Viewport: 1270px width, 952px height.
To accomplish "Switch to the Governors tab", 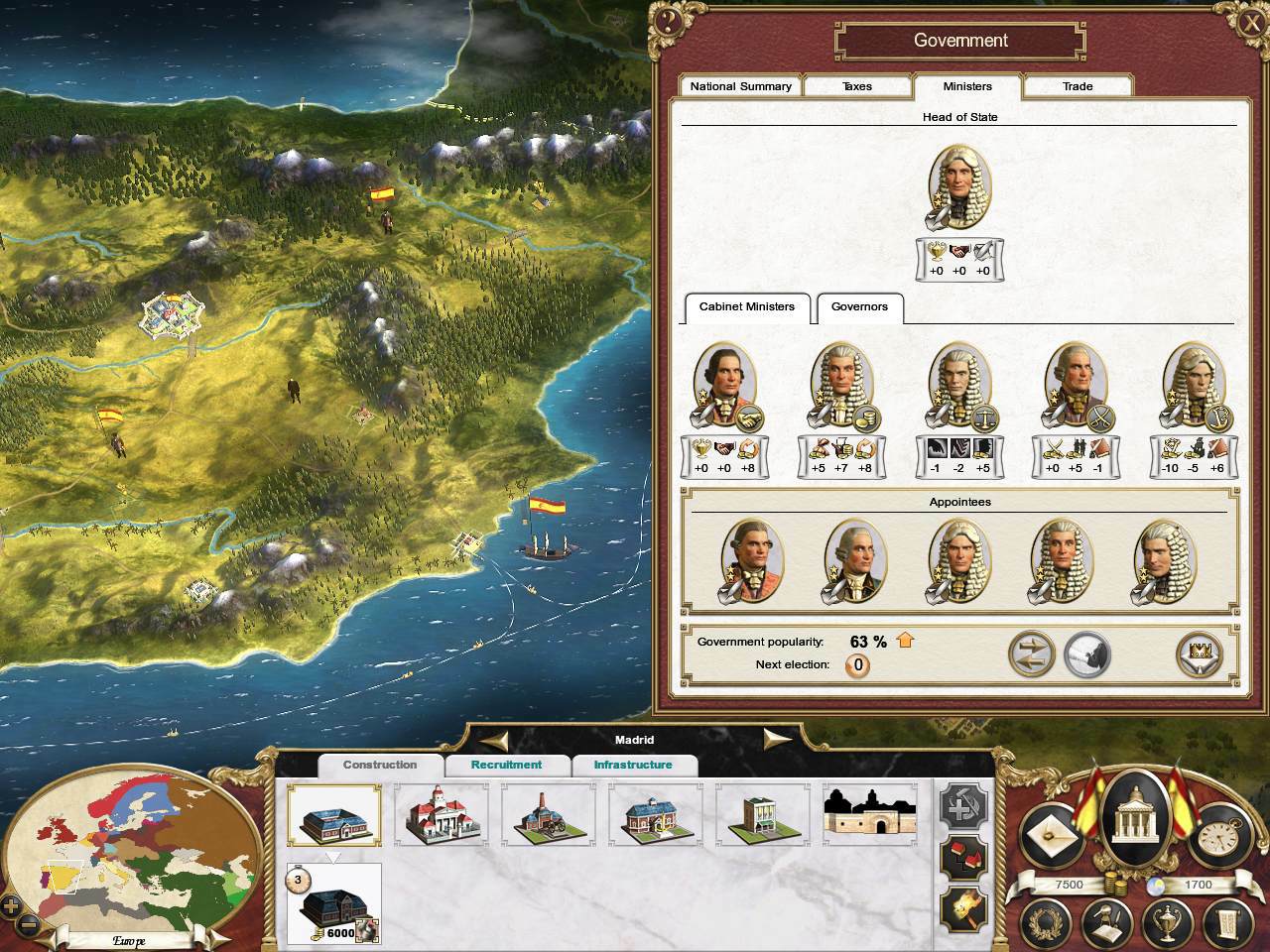I will pyautogui.click(x=859, y=308).
